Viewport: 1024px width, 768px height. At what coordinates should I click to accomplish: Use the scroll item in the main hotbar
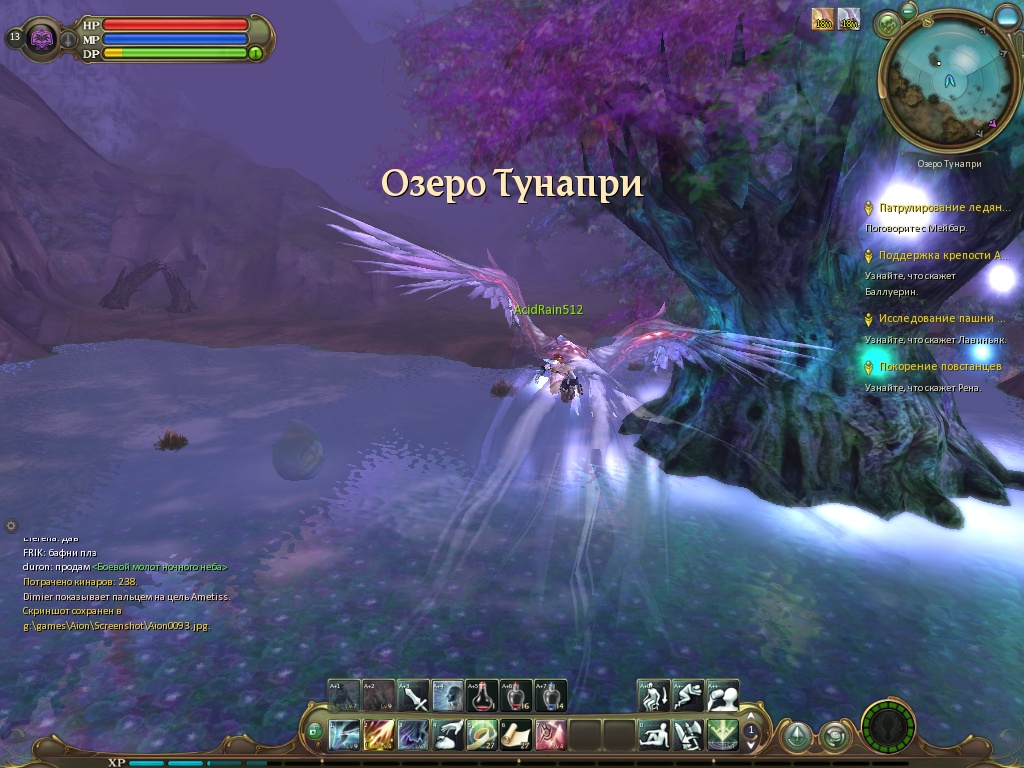(516, 735)
